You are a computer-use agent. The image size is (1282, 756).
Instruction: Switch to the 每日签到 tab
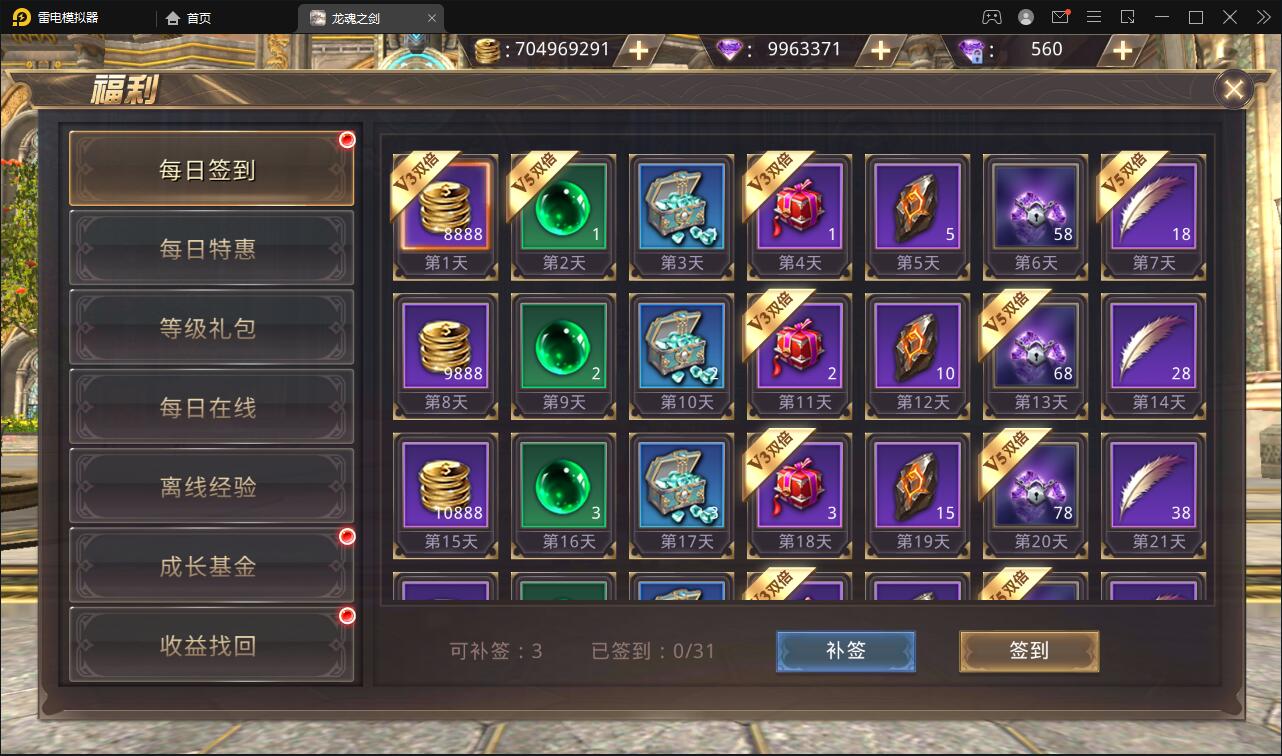pos(210,169)
